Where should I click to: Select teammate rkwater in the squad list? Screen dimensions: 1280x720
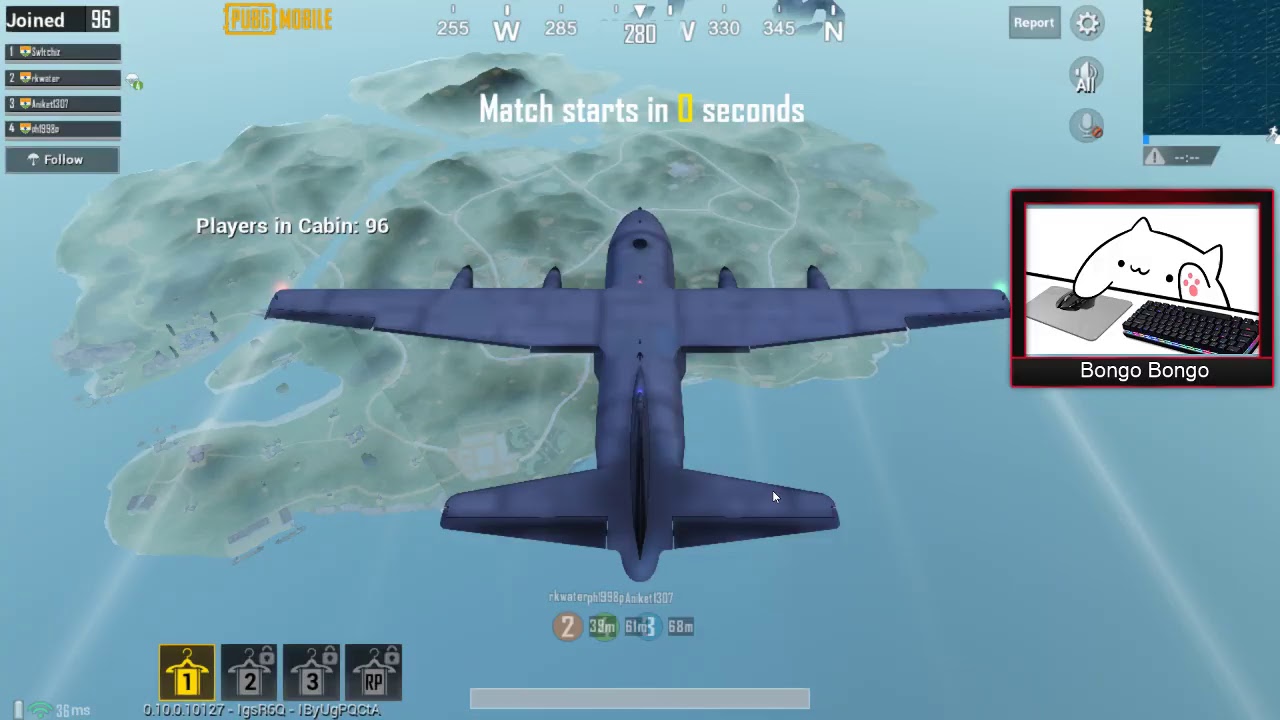[63, 78]
